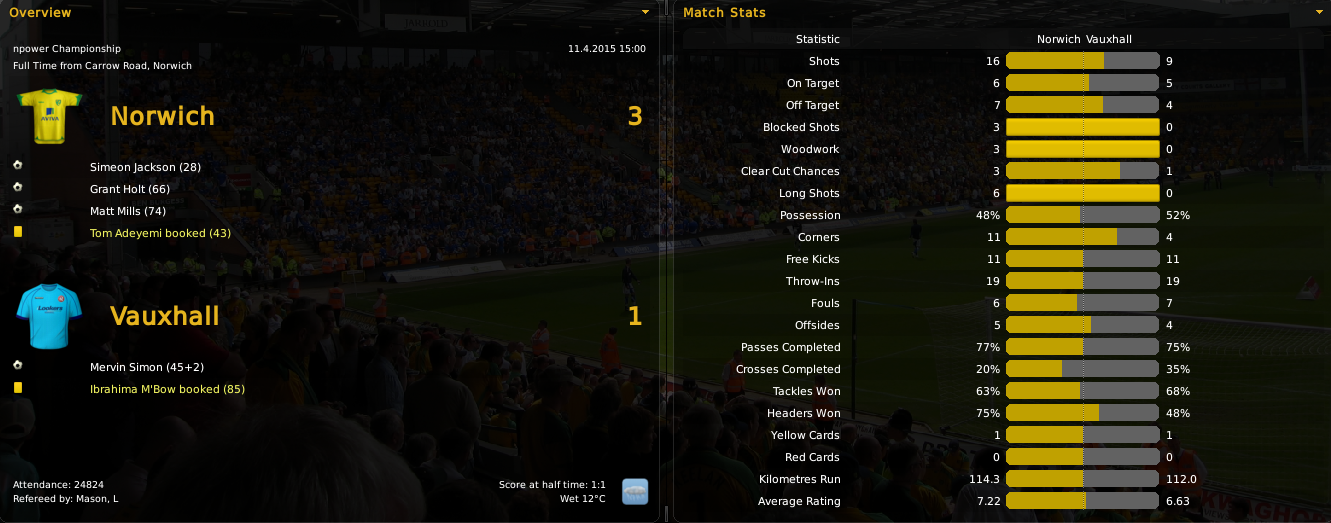The height and width of the screenshot is (523, 1331).
Task: Open the Overview panel dropdown arrow
Action: point(645,12)
